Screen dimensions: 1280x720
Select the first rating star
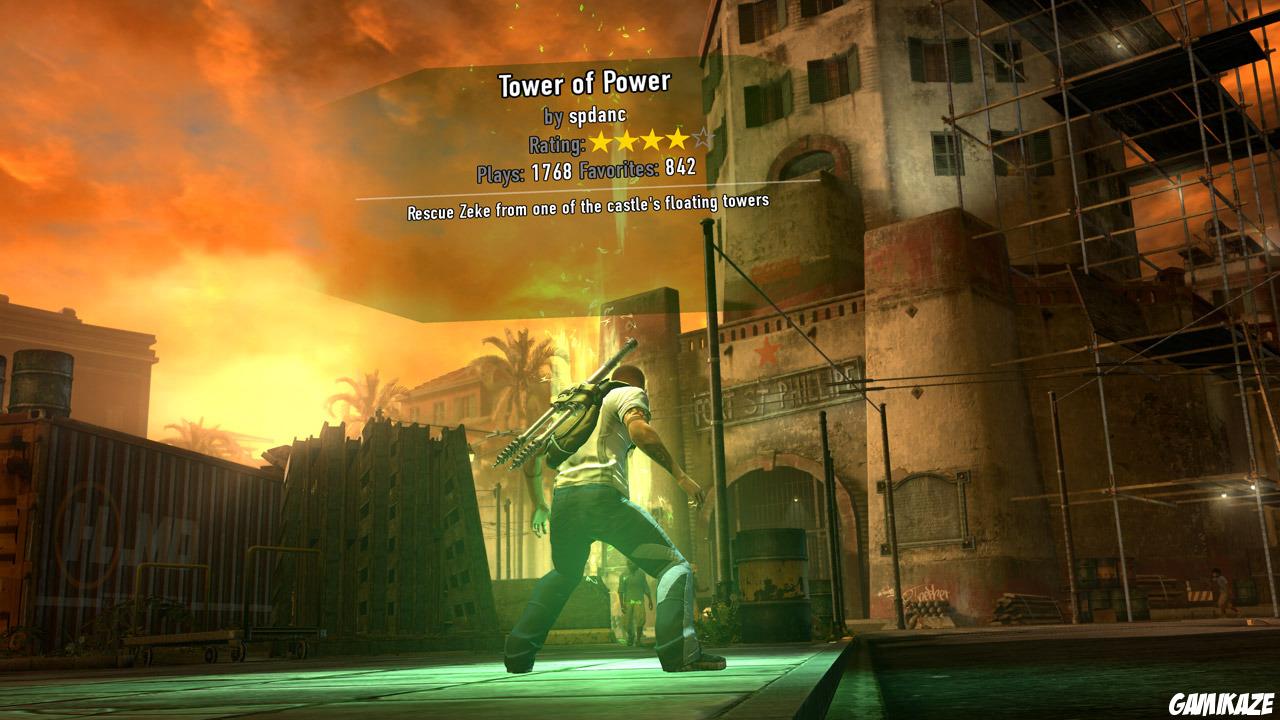[x=602, y=141]
